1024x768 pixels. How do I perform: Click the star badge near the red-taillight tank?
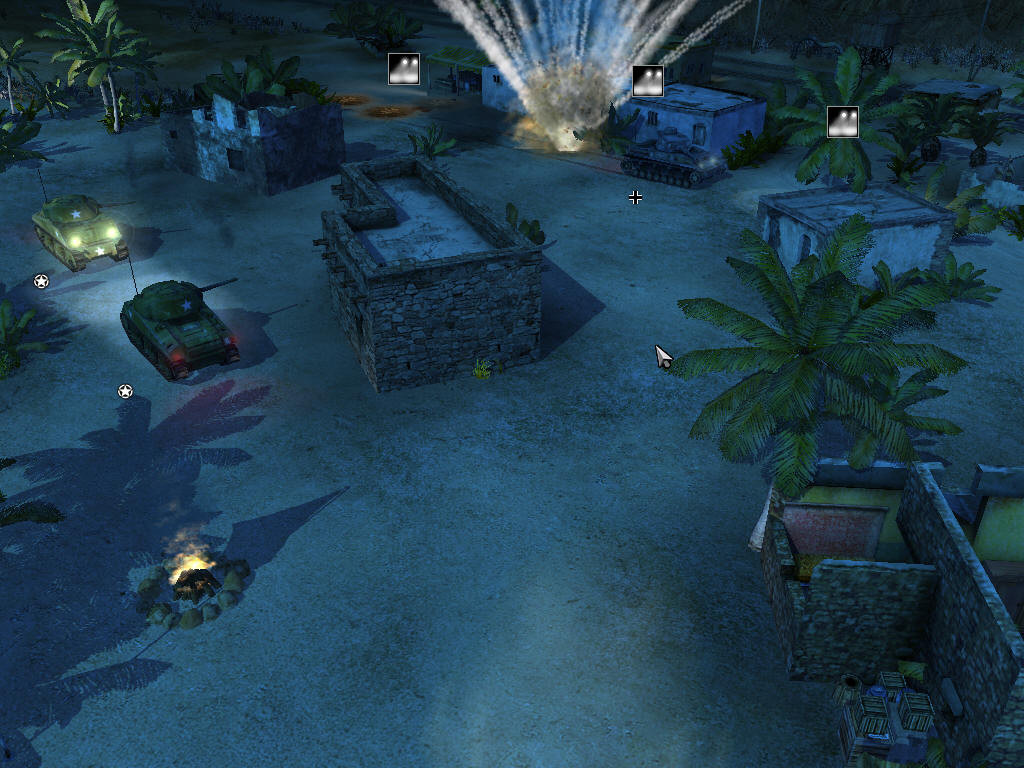tap(125, 391)
